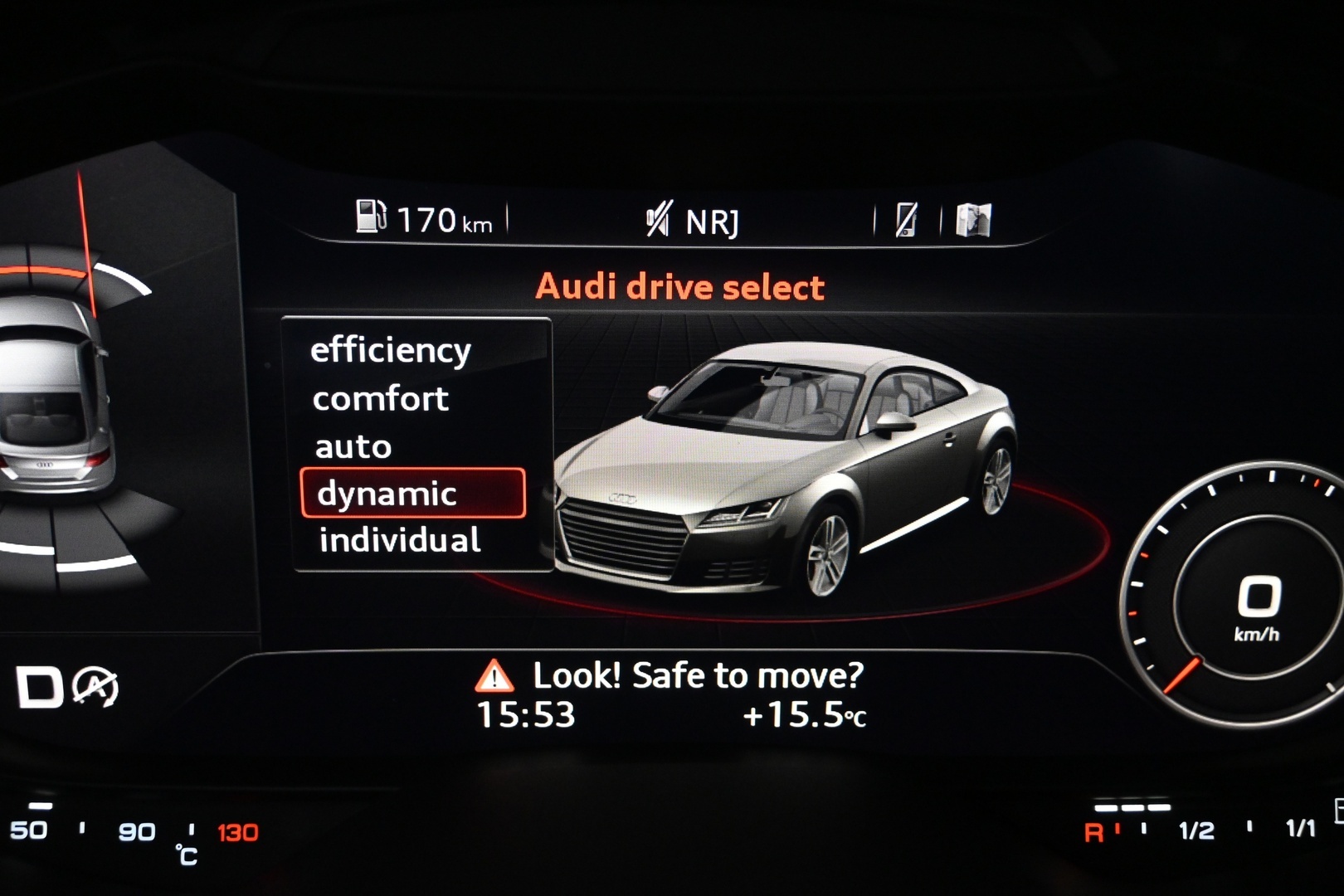Screen dimensions: 1344x896
Task: Click the muted speaker icon beside NRJ
Action: (x=658, y=217)
